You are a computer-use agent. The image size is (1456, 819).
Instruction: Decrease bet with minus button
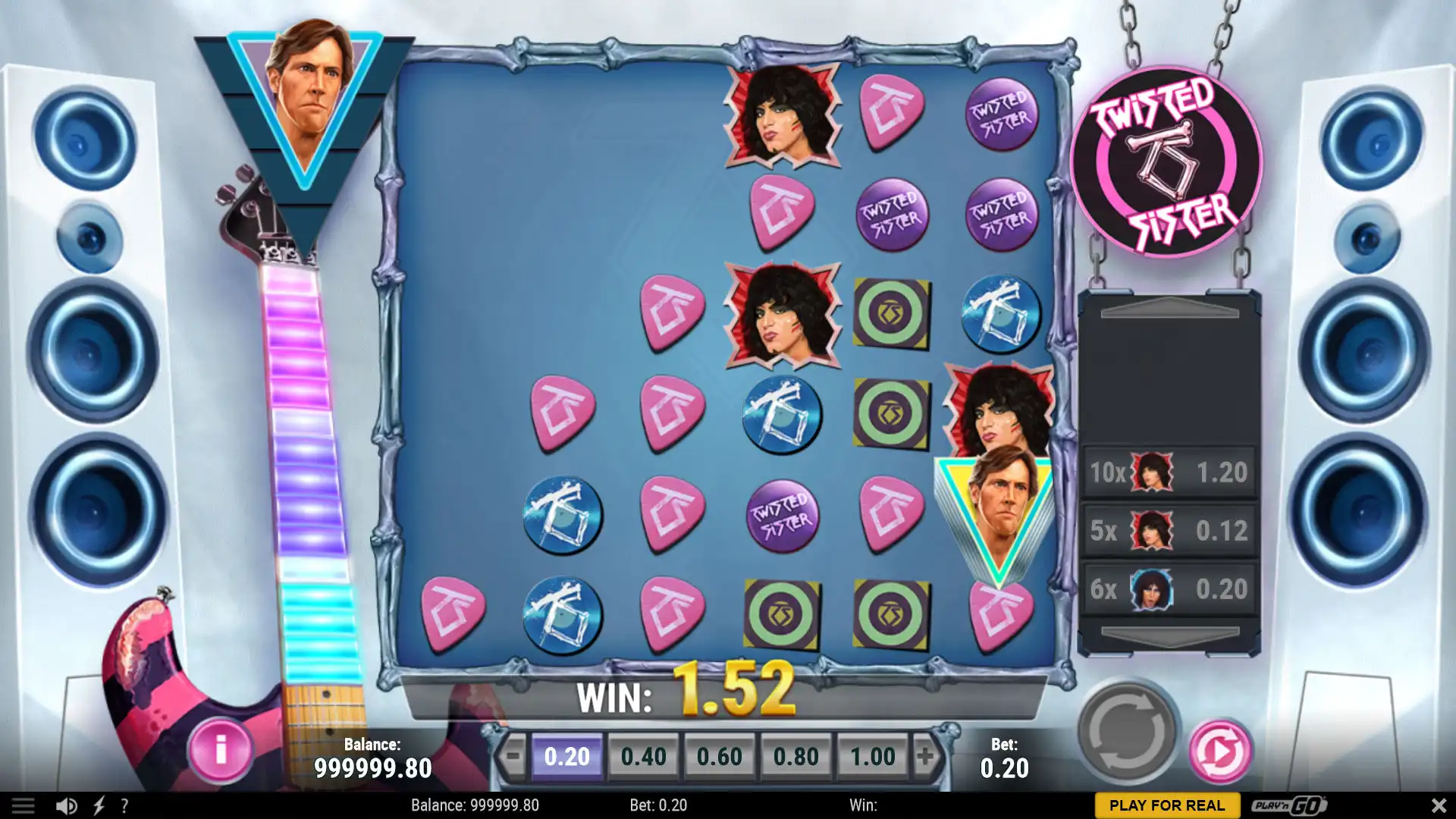[513, 756]
